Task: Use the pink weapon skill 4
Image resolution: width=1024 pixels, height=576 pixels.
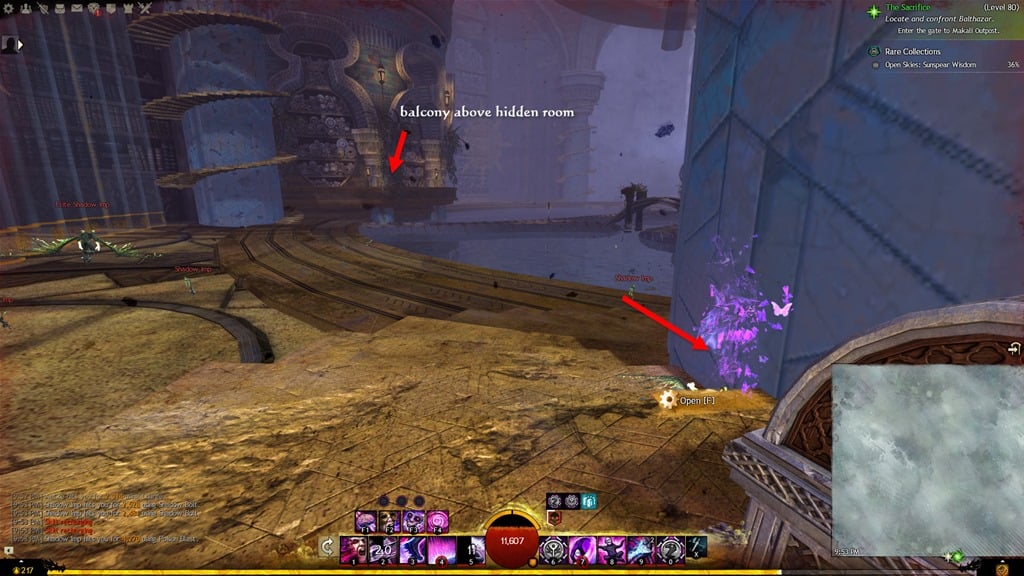Action: (441, 549)
